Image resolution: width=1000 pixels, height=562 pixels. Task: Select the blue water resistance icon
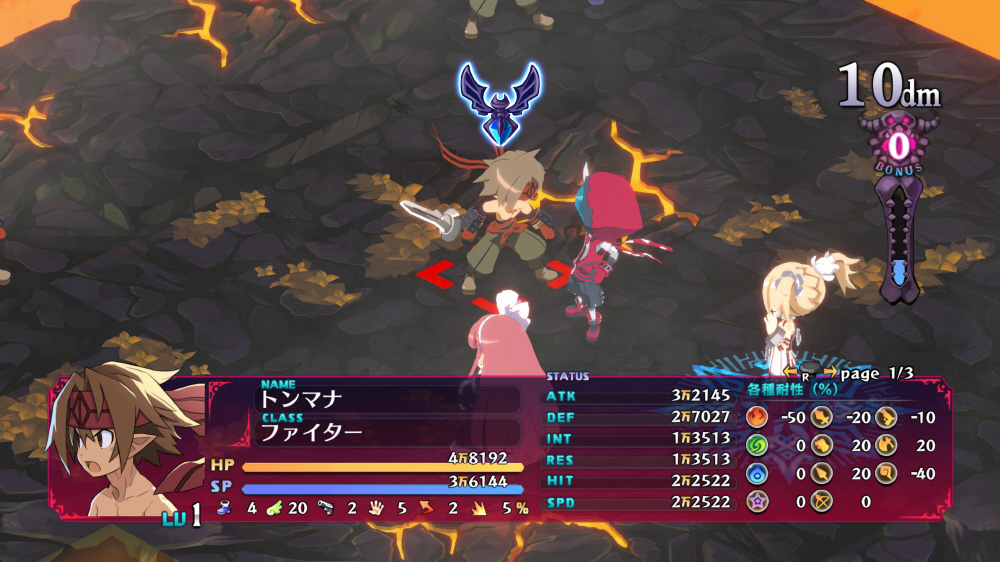756,473
